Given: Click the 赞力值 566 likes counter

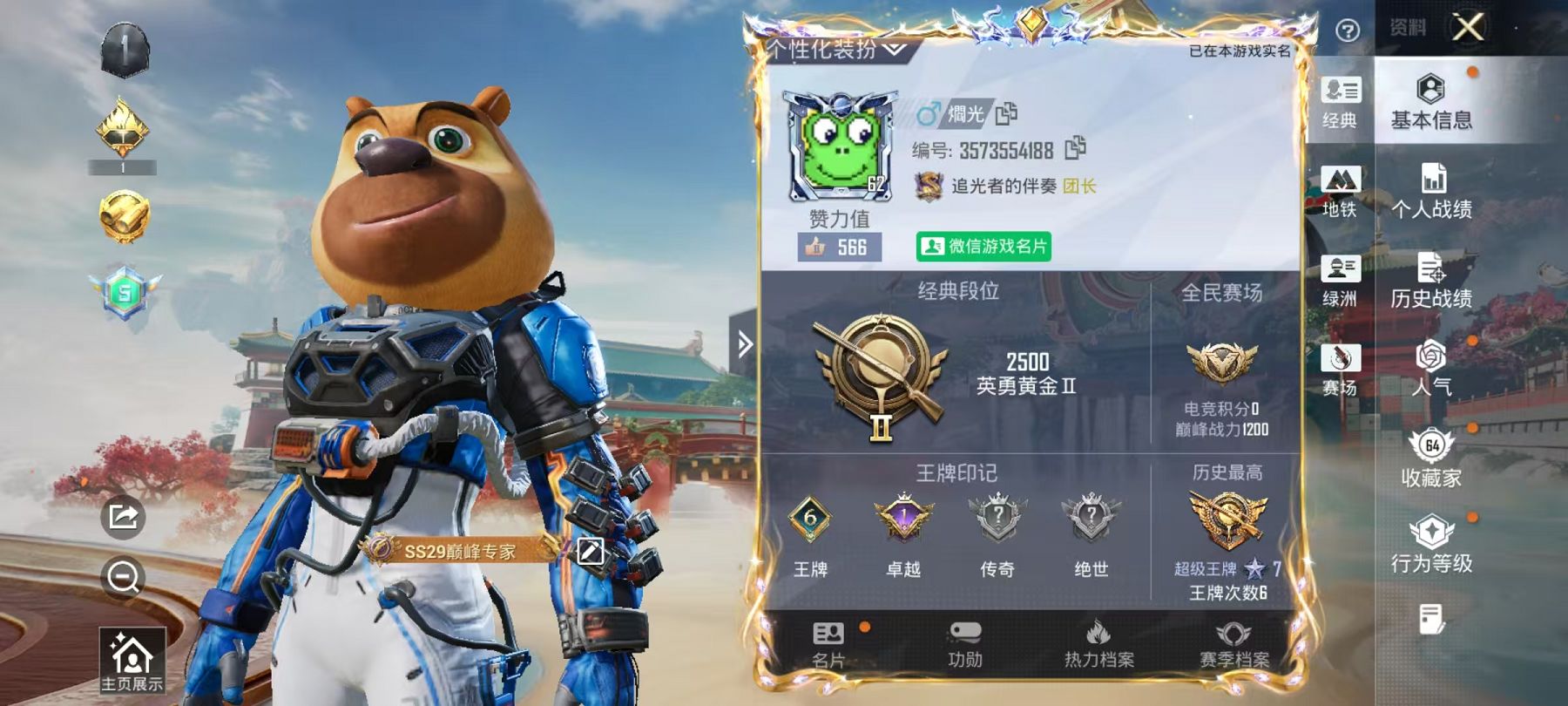Looking at the screenshot, I should point(838,248).
